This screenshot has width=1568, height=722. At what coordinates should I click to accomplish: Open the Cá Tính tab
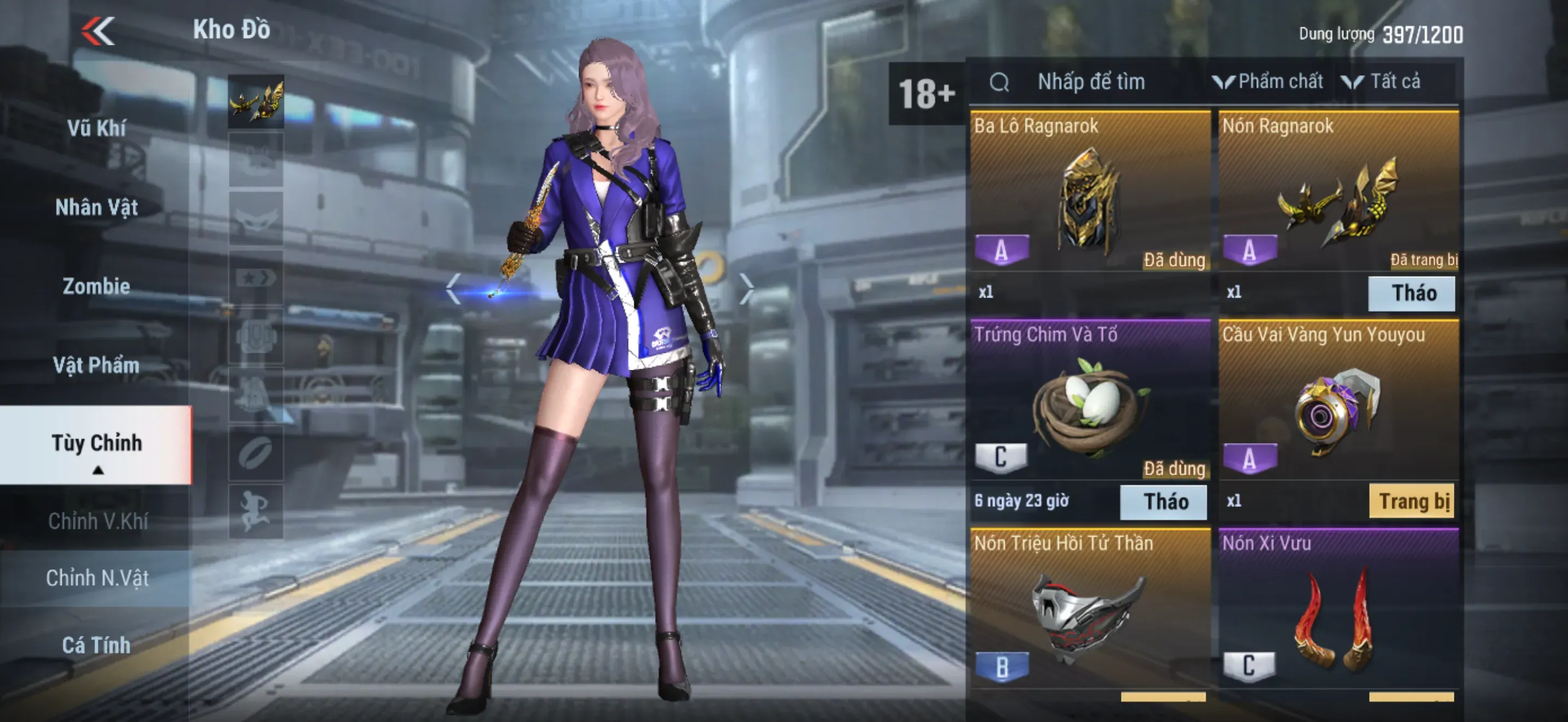[x=96, y=645]
